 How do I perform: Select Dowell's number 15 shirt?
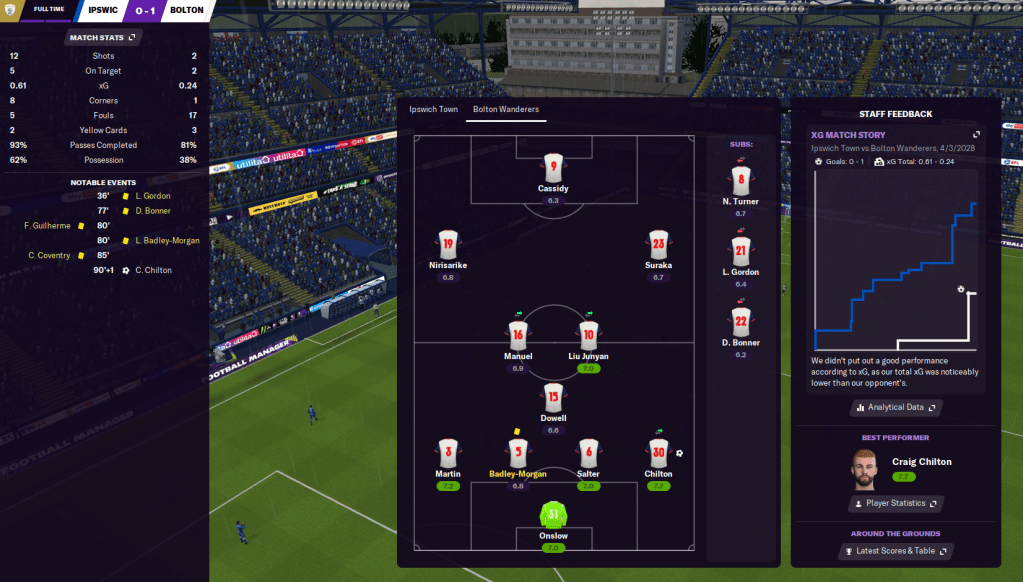pyautogui.click(x=553, y=397)
